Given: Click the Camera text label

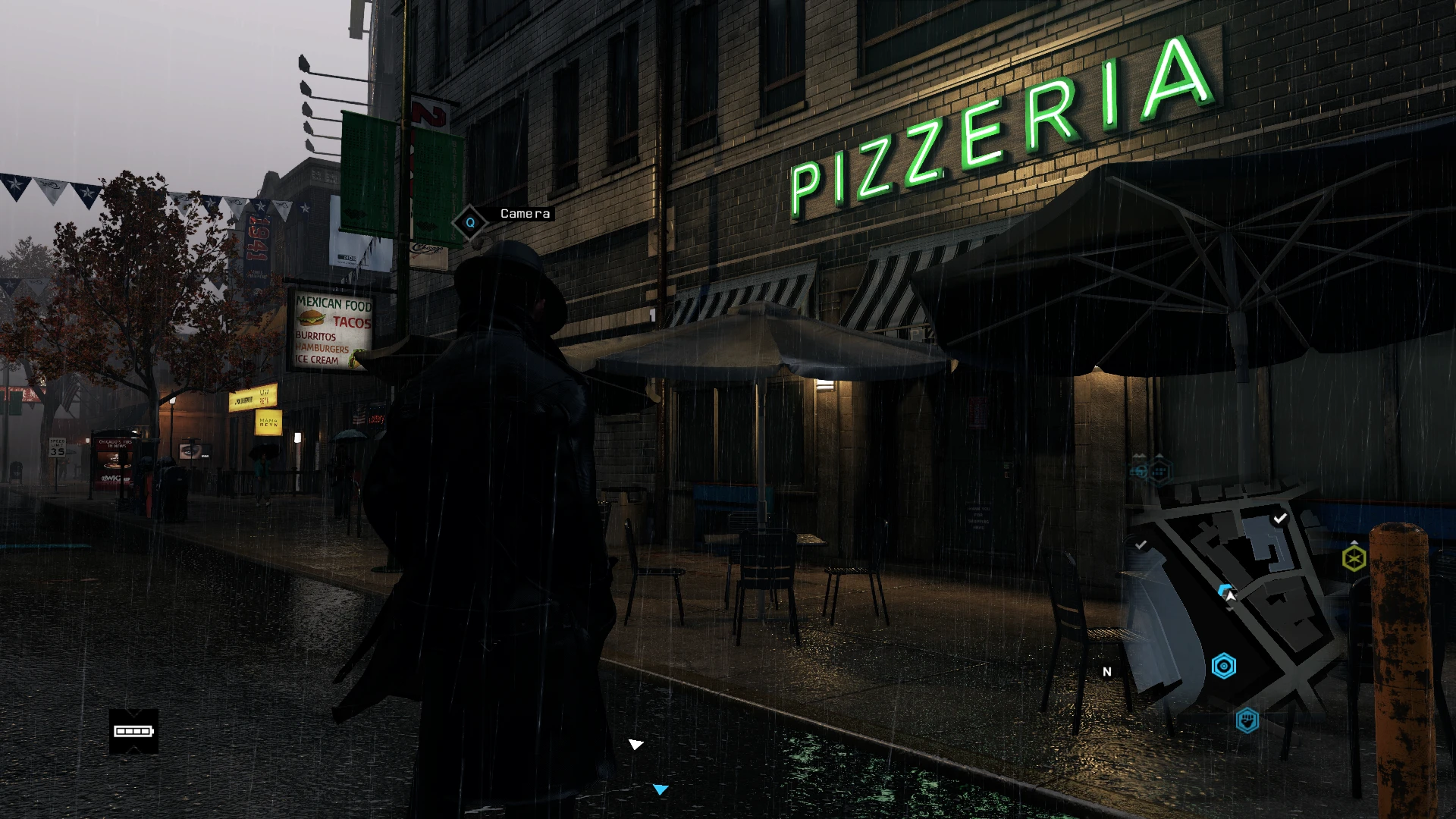Looking at the screenshot, I should (525, 214).
